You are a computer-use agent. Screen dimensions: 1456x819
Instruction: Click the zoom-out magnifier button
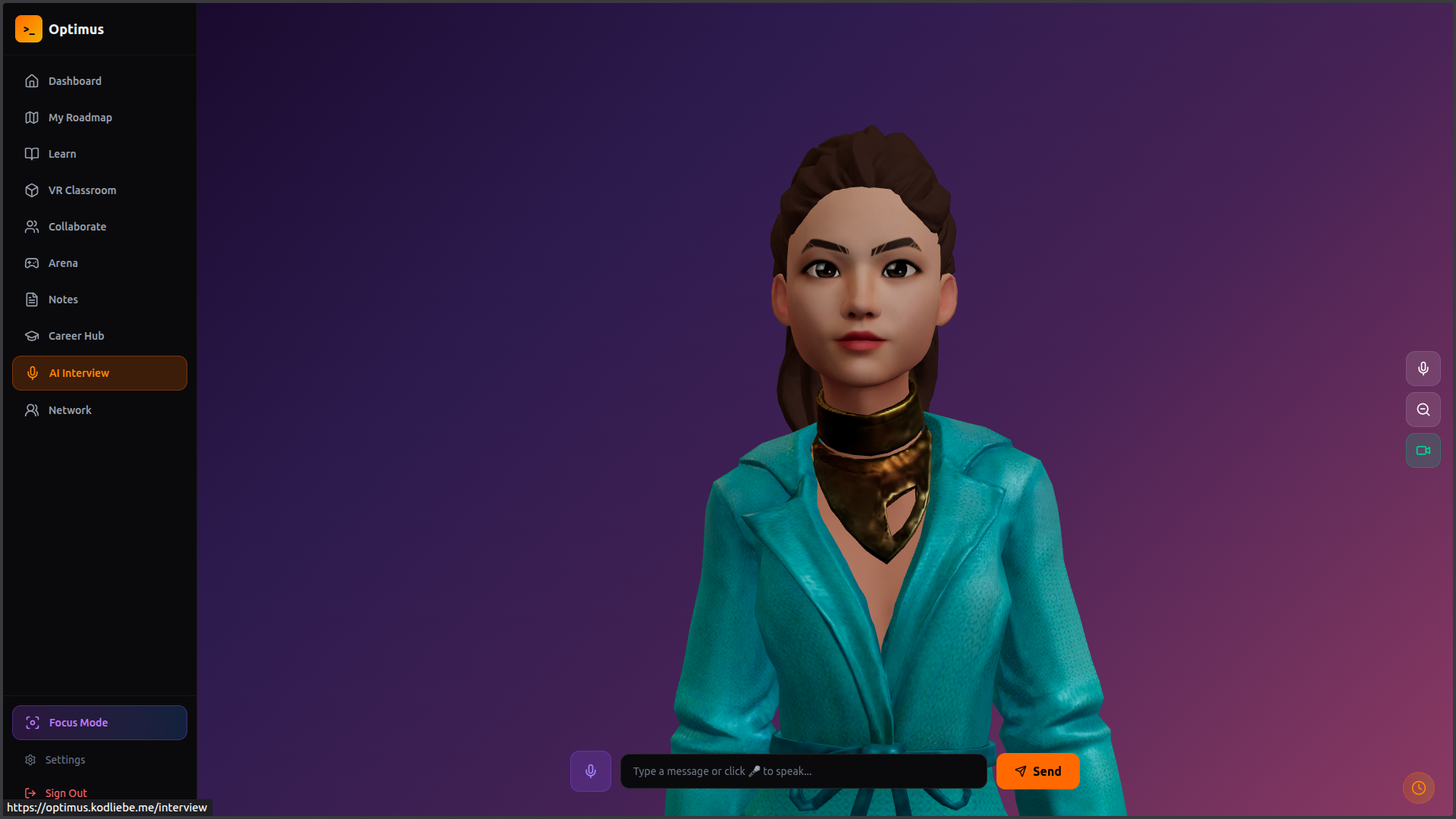1423,409
